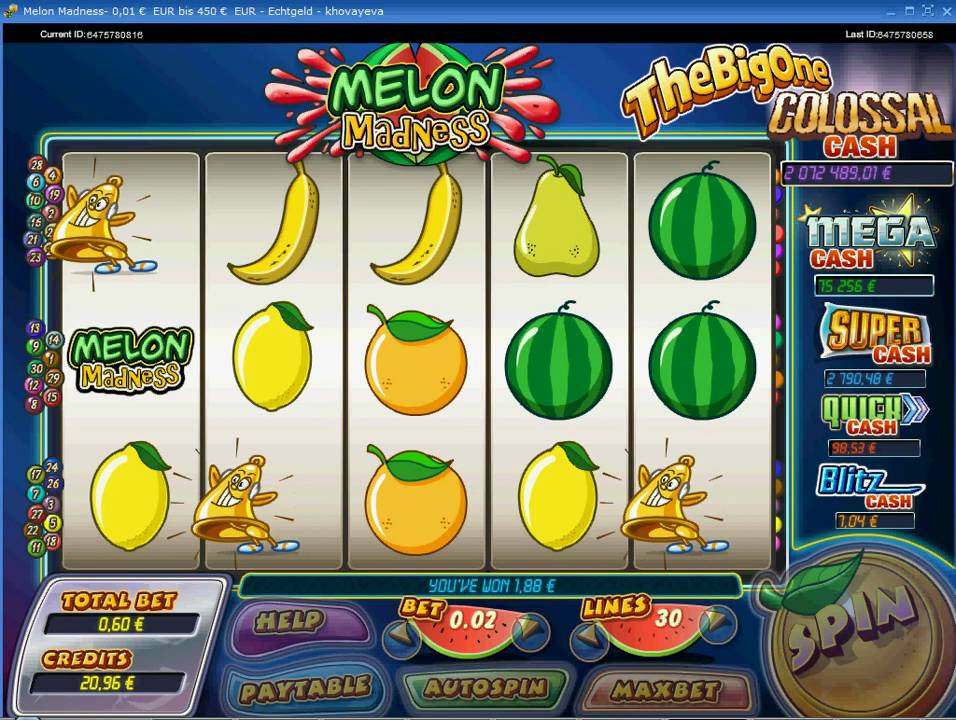The image size is (956, 720).
Task: Raise the number of lines played
Action: pos(719,627)
